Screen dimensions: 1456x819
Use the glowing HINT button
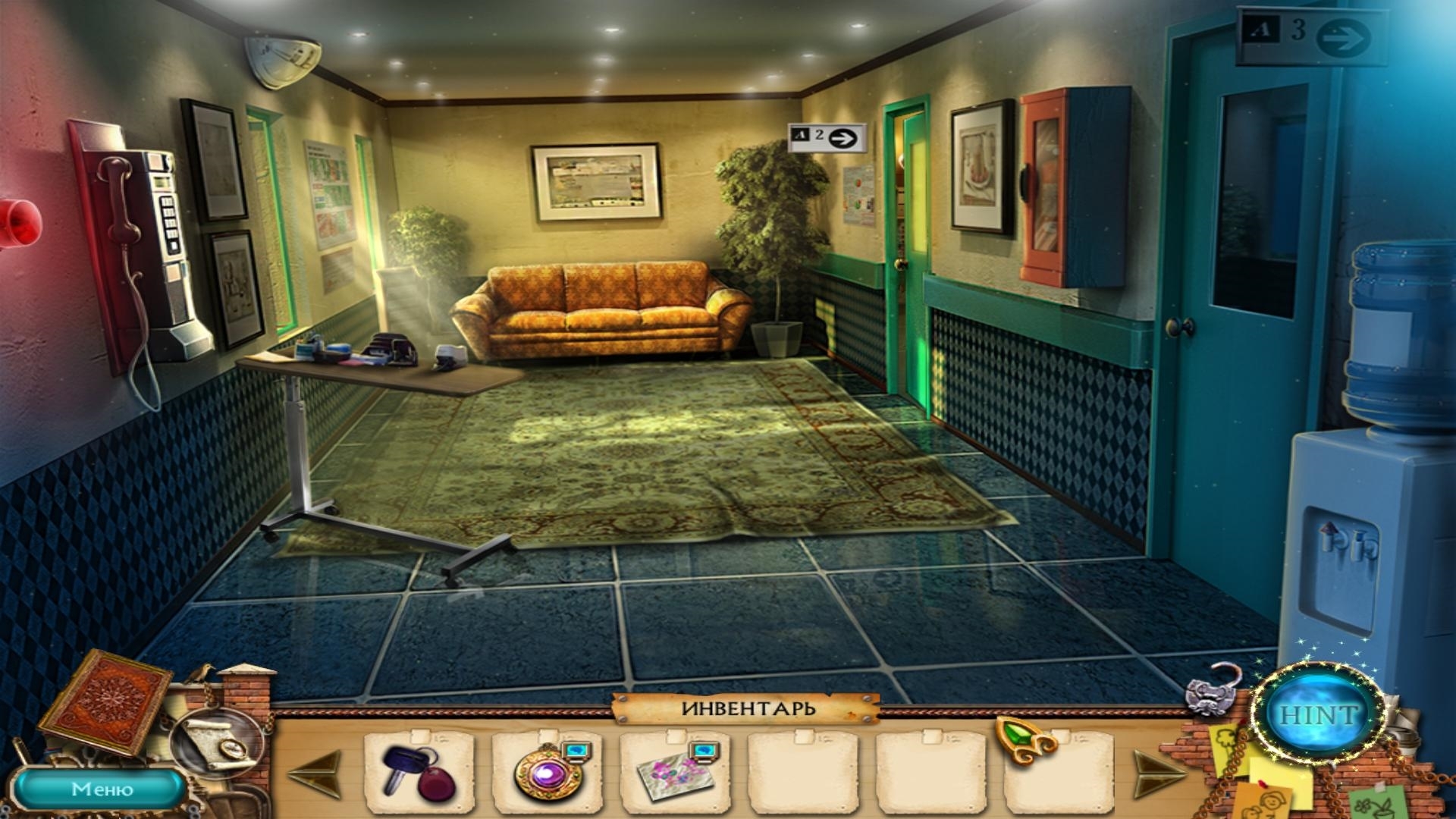click(x=1318, y=714)
